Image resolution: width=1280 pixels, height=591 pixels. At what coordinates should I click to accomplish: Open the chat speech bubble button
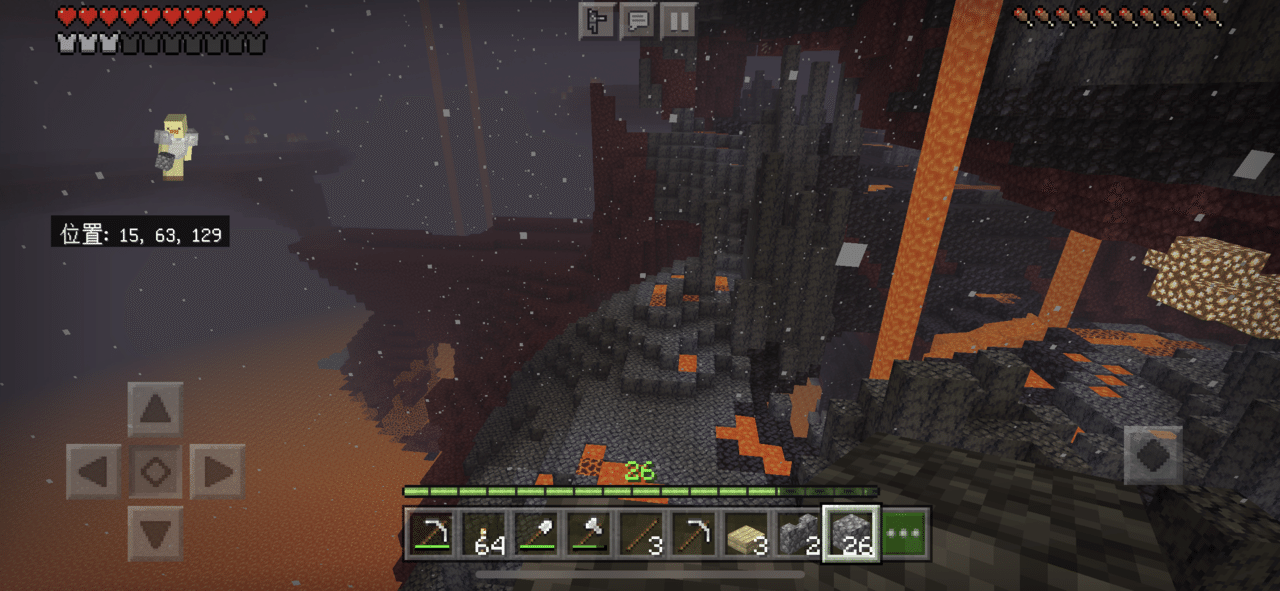[638, 20]
